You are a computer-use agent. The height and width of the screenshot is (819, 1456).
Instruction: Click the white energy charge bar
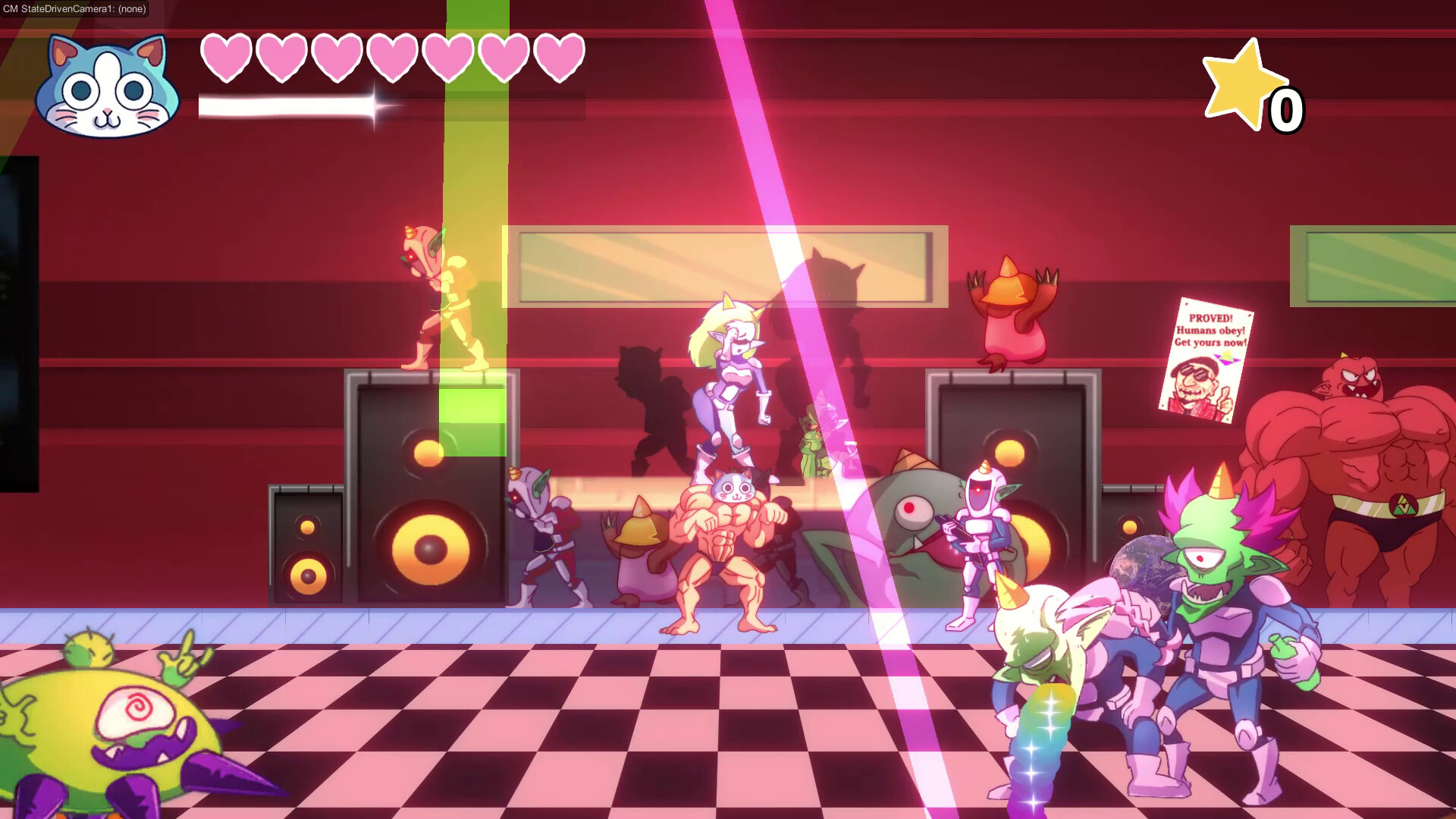pyautogui.click(x=288, y=104)
